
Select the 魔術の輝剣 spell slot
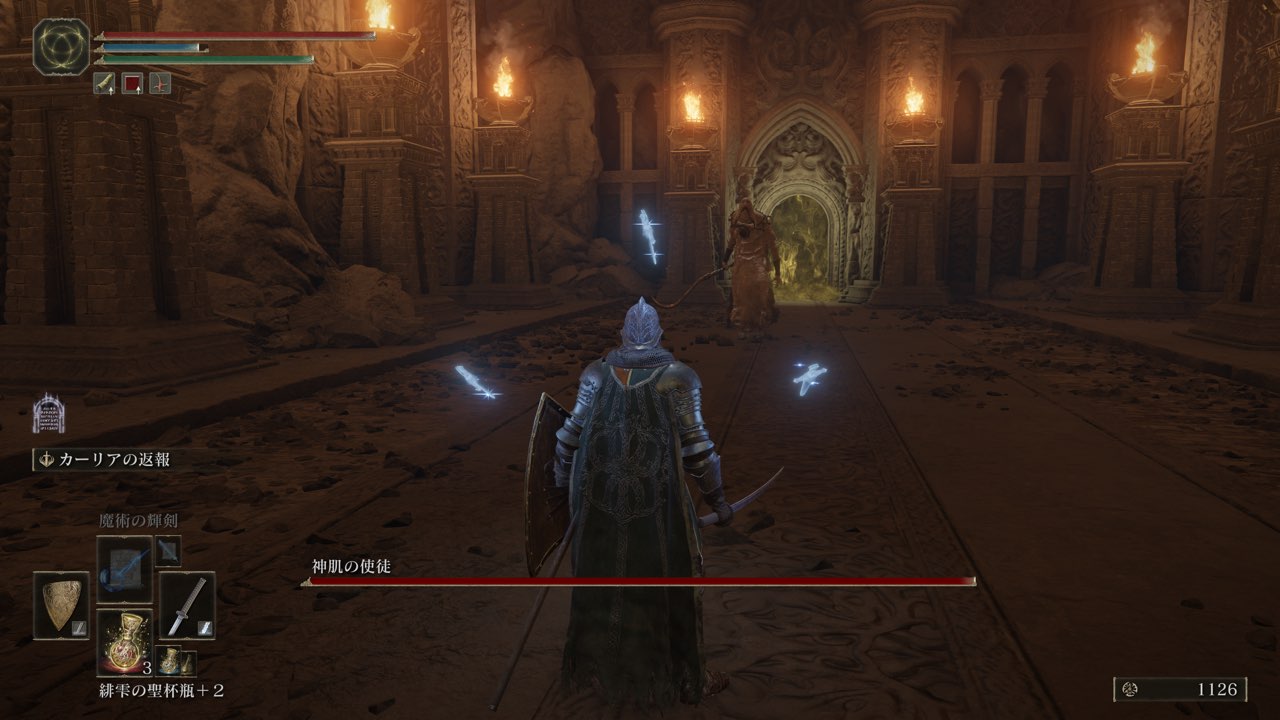click(x=125, y=569)
